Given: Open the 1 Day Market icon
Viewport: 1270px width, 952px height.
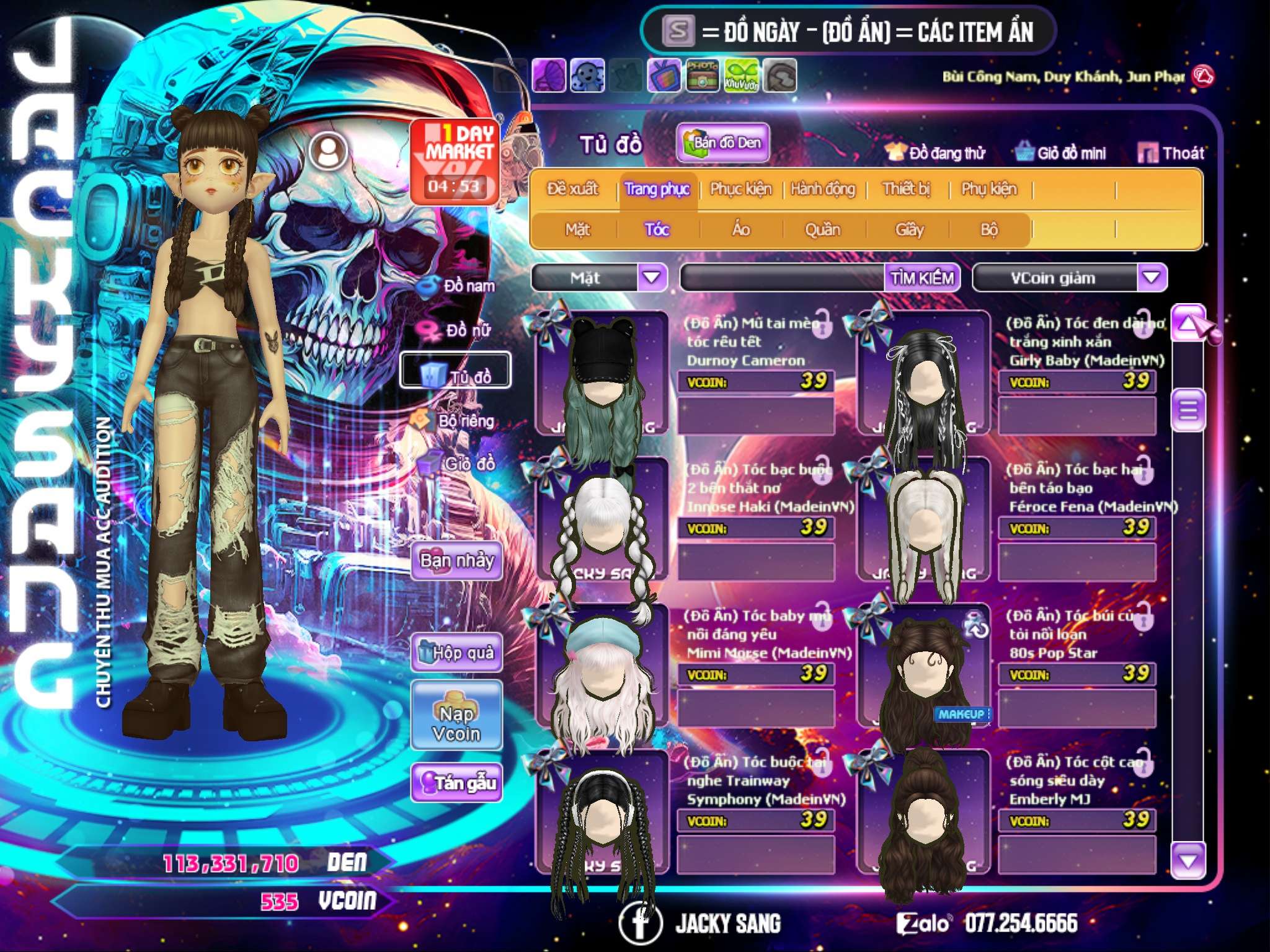Looking at the screenshot, I should (455, 161).
